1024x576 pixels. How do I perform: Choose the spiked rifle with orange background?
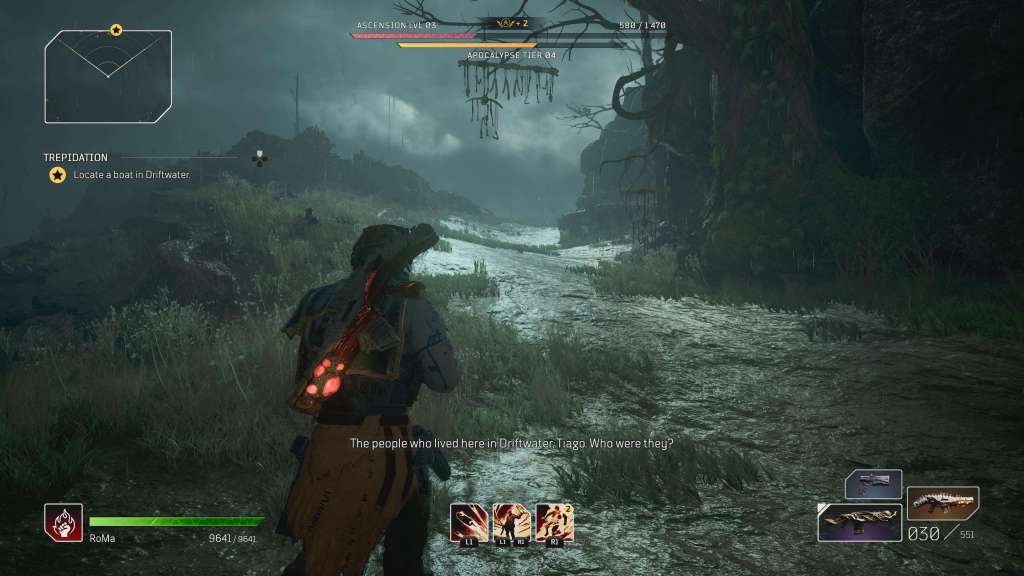[x=942, y=502]
